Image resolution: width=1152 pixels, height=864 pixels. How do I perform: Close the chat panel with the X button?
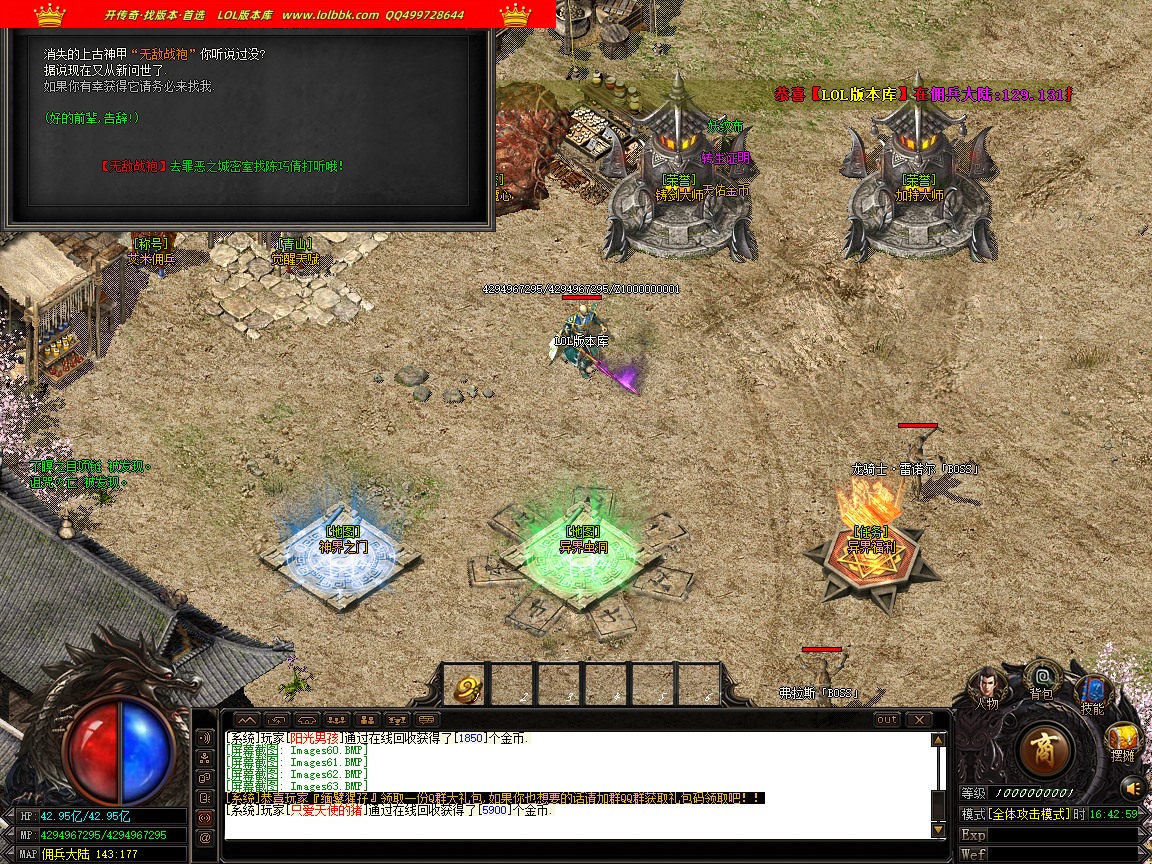[x=918, y=720]
